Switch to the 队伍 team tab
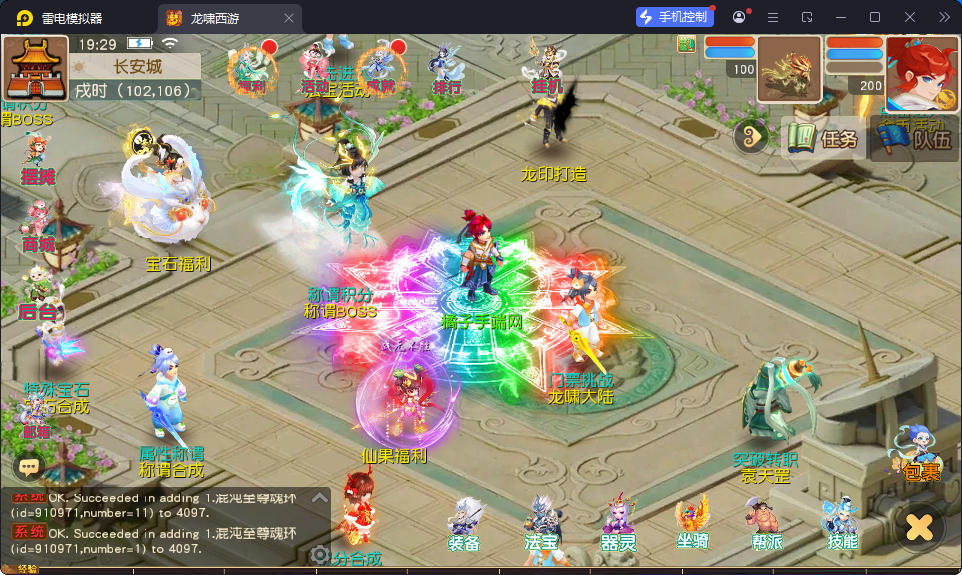The height and width of the screenshot is (575, 962). 908,139
